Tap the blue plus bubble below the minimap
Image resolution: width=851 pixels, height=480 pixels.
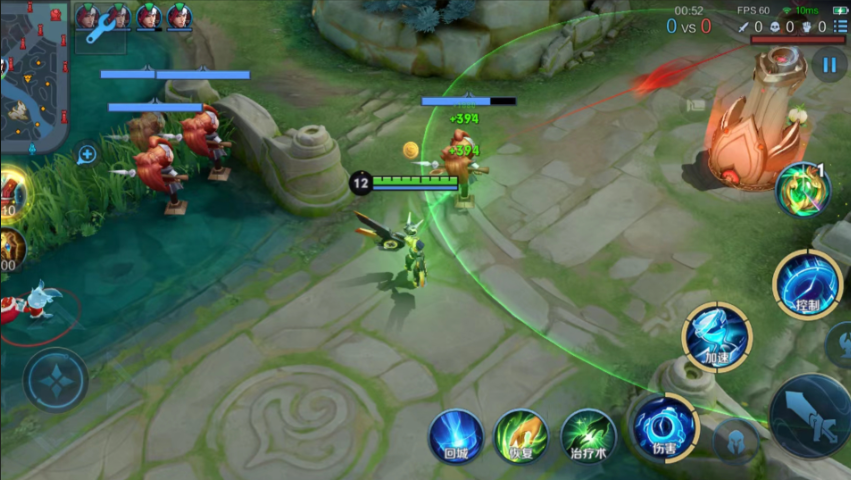tap(87, 154)
